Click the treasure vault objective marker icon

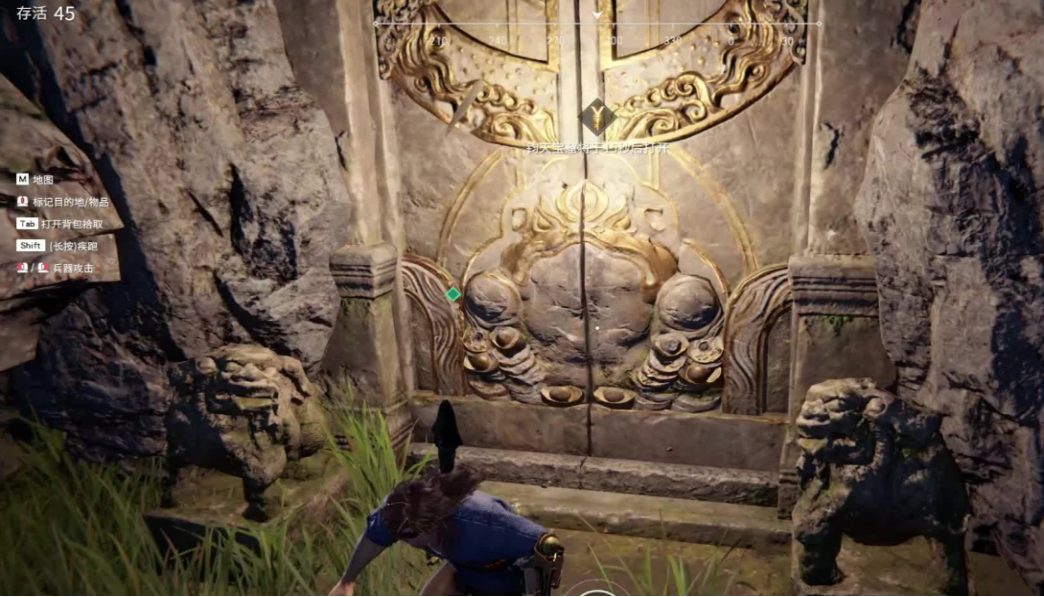click(597, 117)
